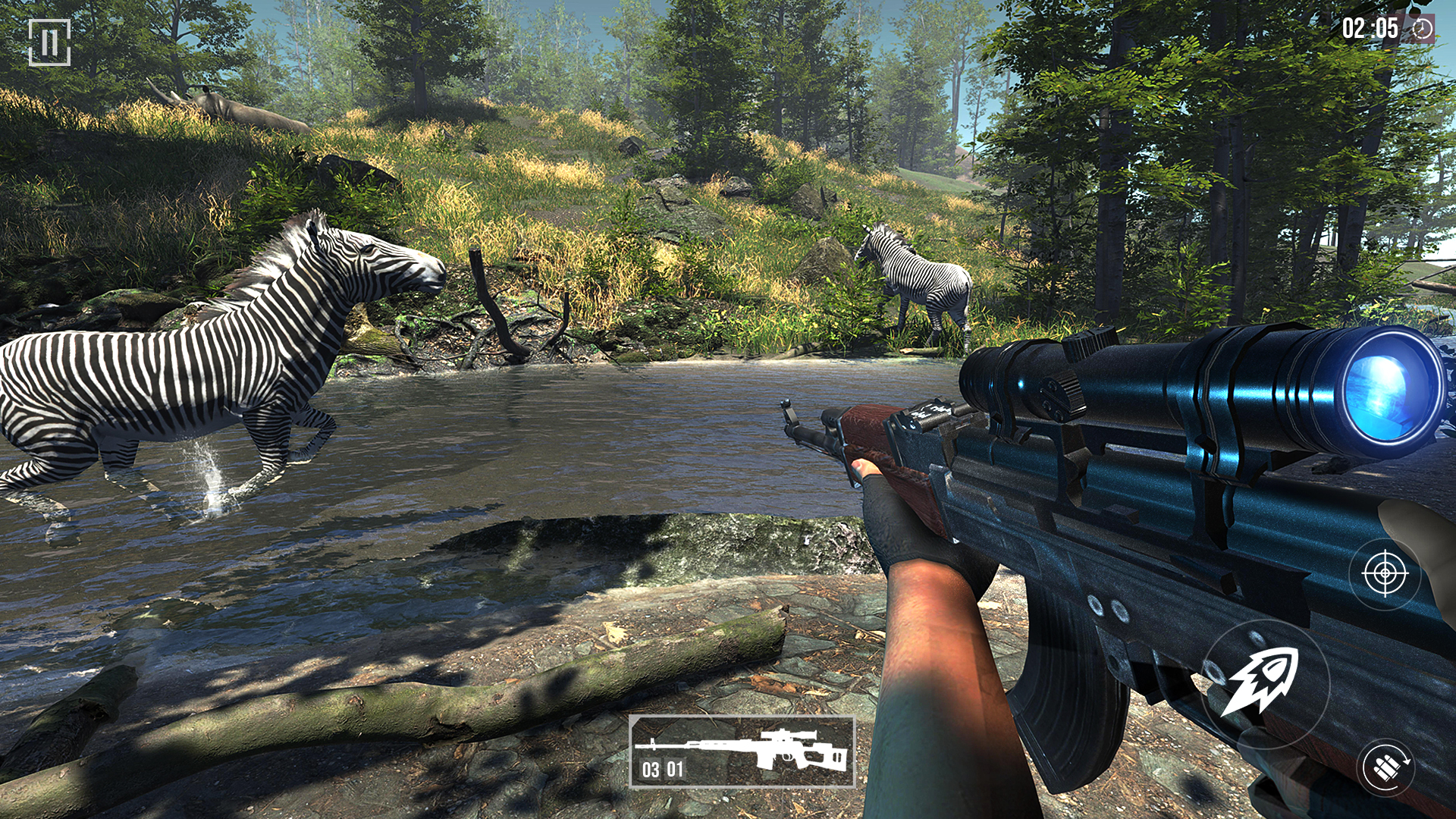Fire the rifle with the bullet button
Viewport: 1456px width, 819px height.
1264,683
